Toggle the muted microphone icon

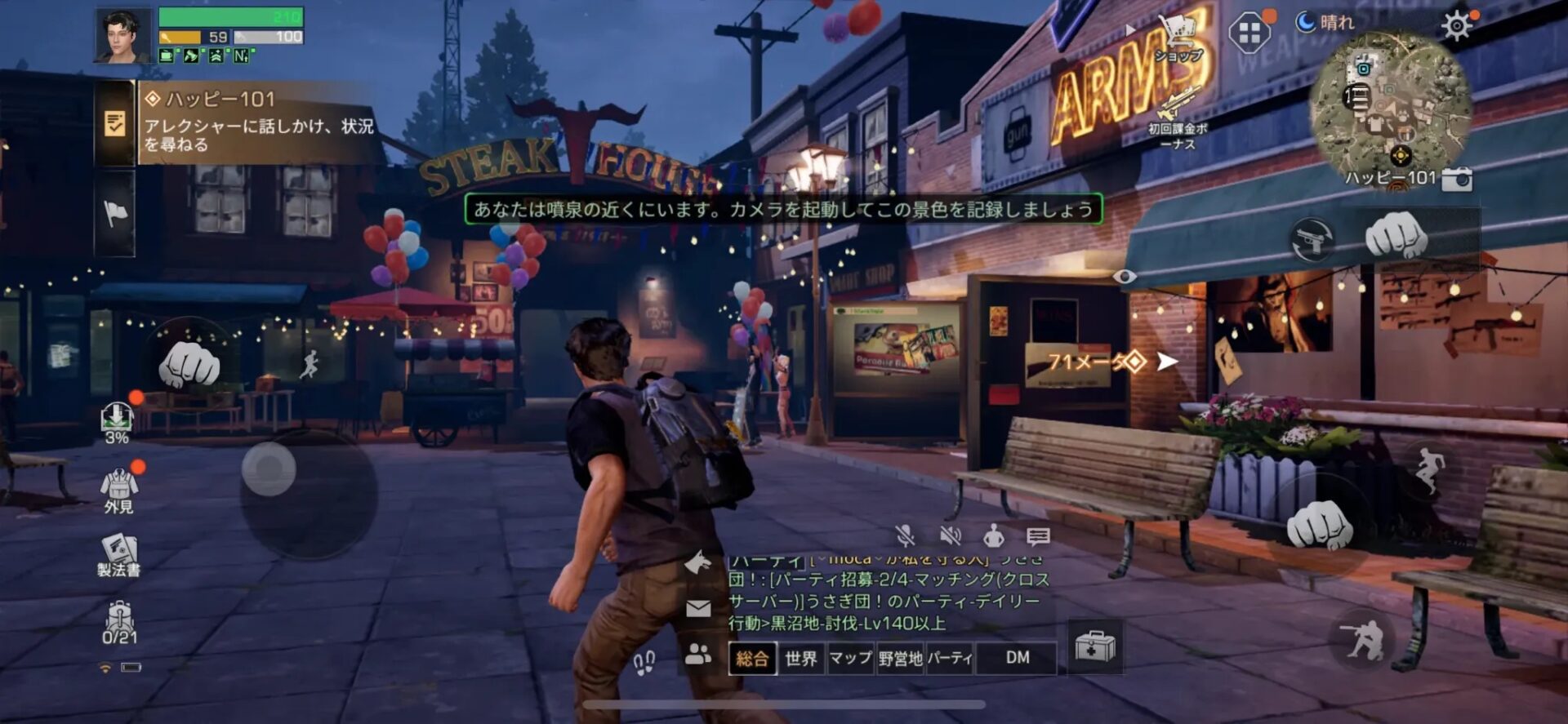(905, 536)
